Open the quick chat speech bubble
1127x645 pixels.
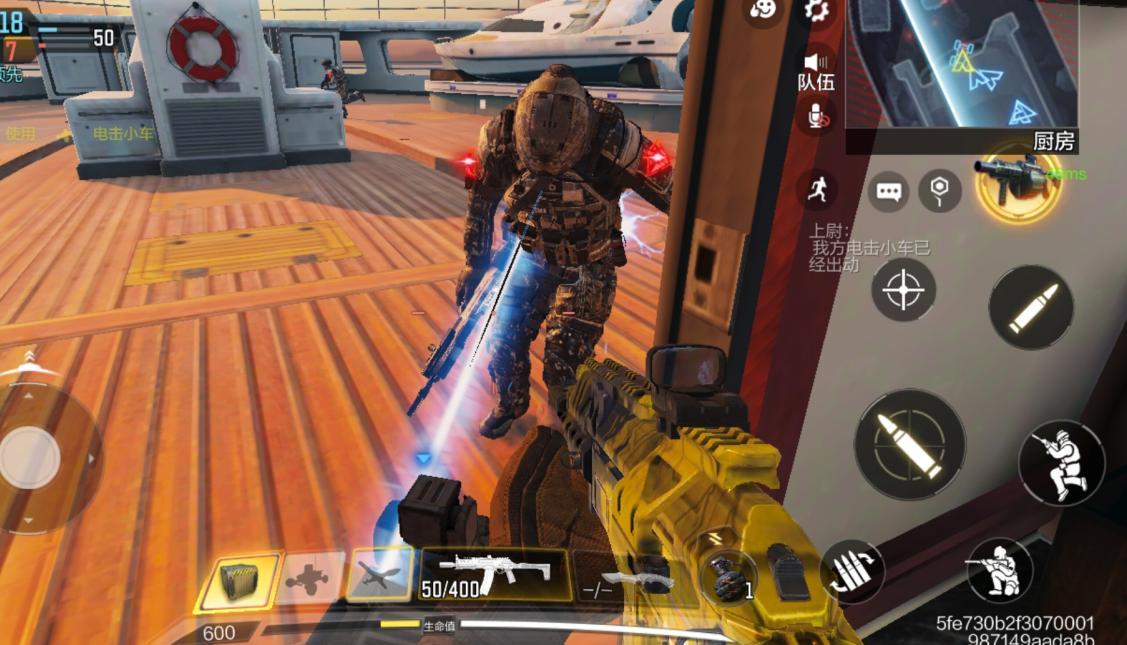coord(888,191)
